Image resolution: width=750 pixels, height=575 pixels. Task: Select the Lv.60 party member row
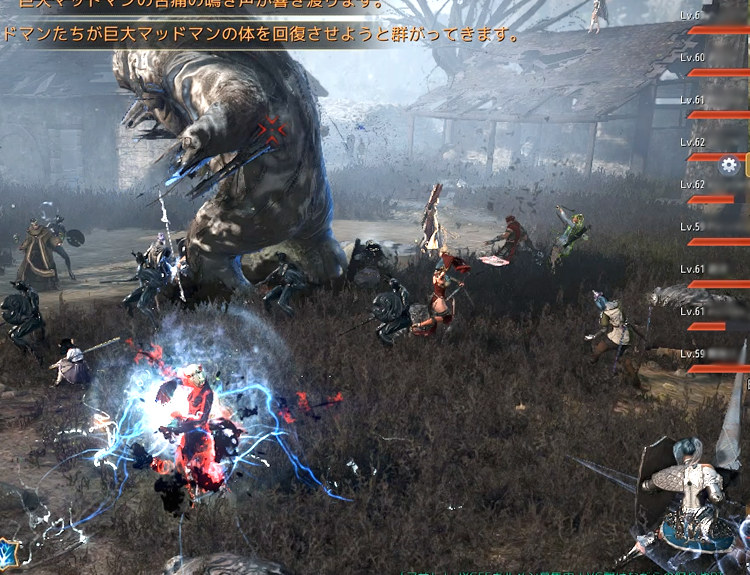point(715,65)
